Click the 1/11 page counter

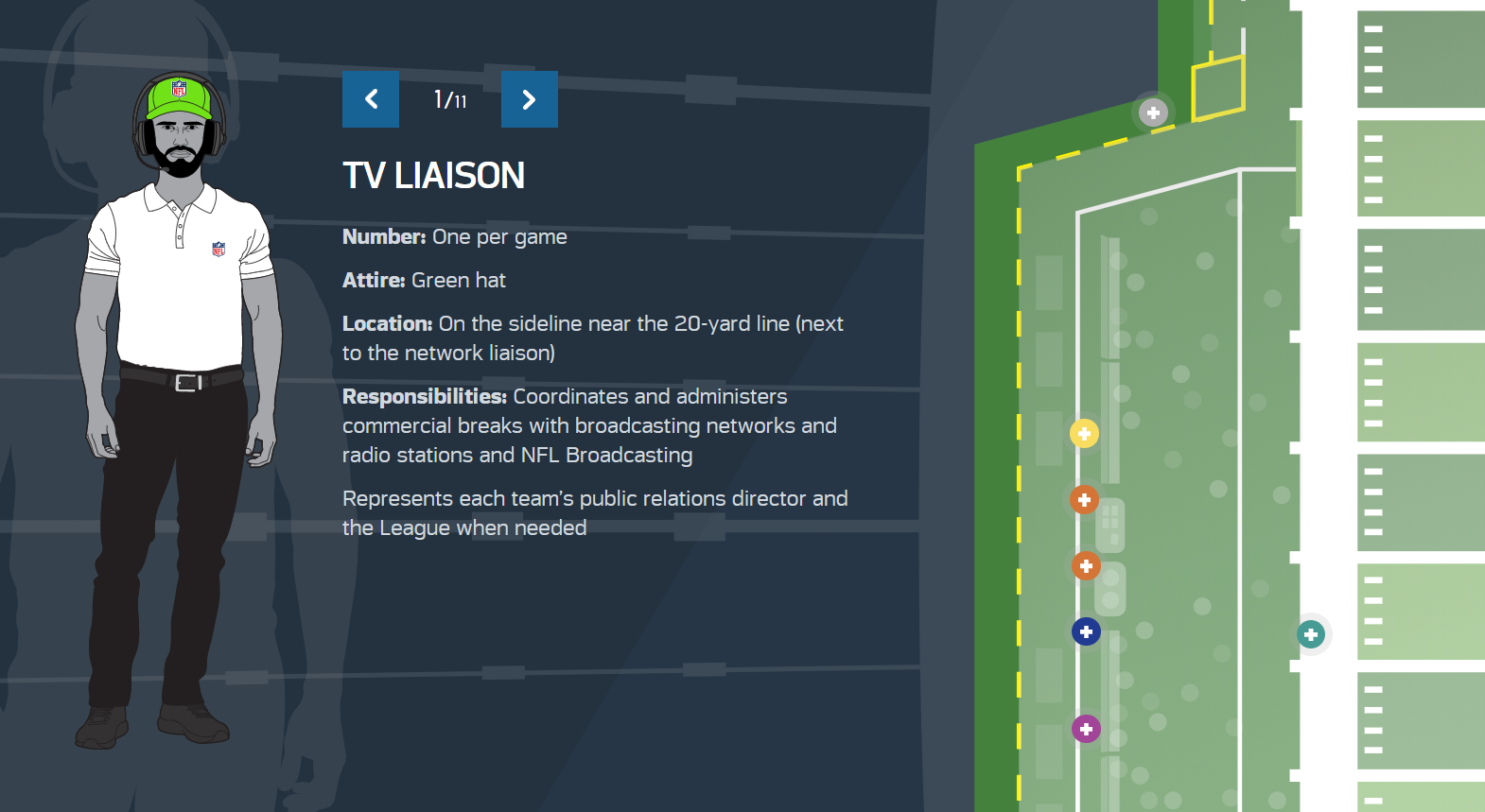pyautogui.click(x=449, y=99)
